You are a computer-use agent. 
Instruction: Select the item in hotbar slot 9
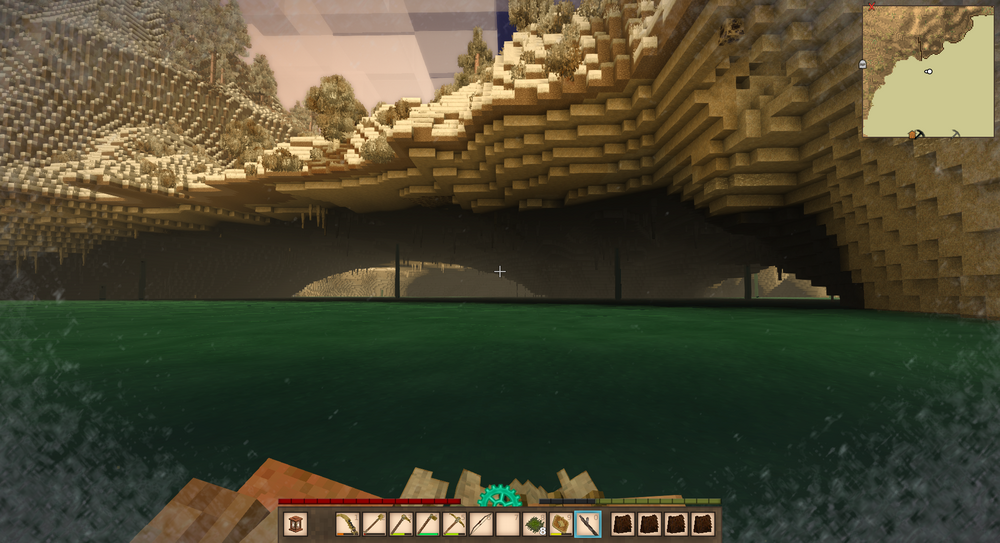[562, 524]
